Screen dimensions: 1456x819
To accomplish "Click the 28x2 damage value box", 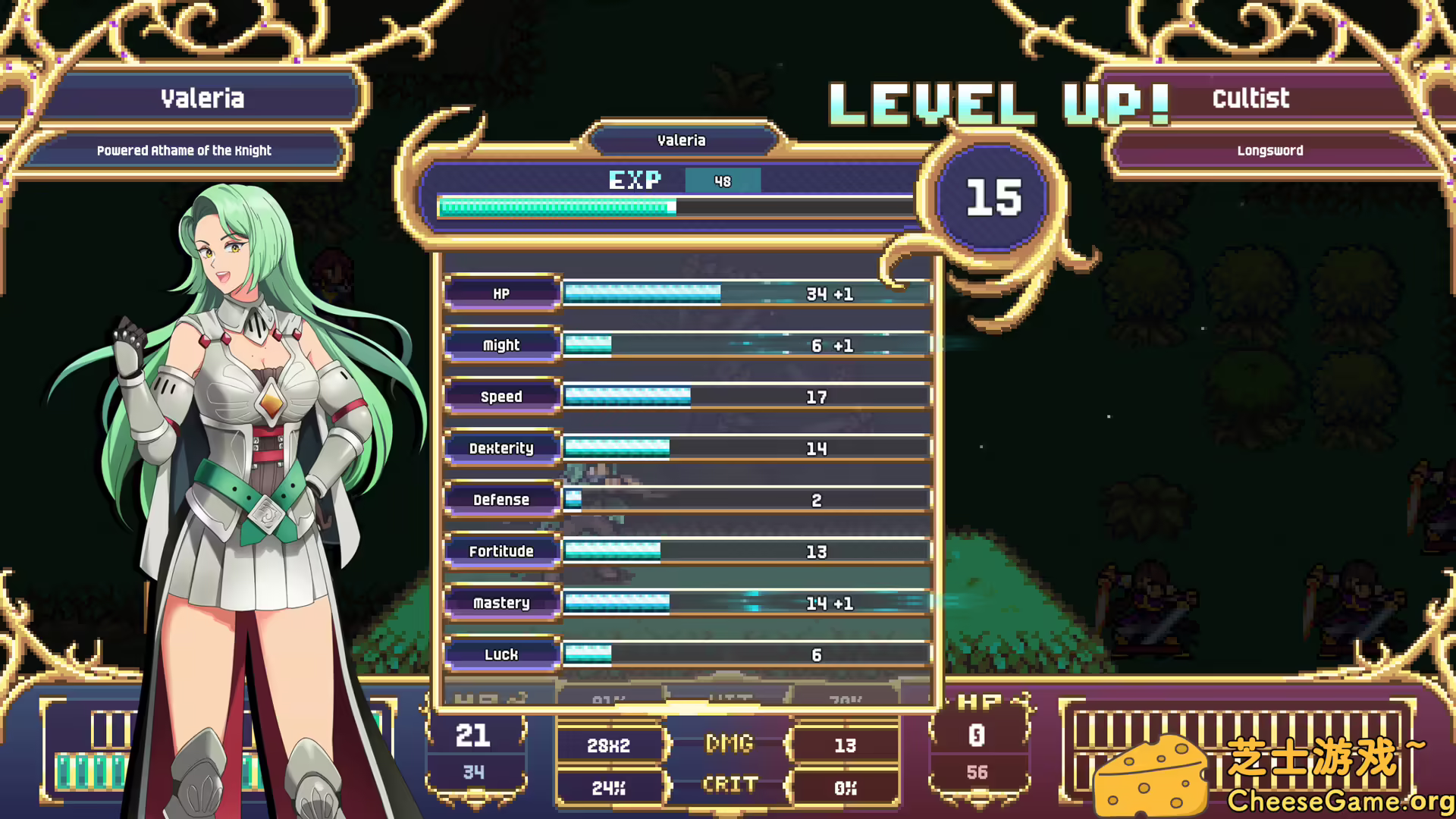I will [610, 744].
